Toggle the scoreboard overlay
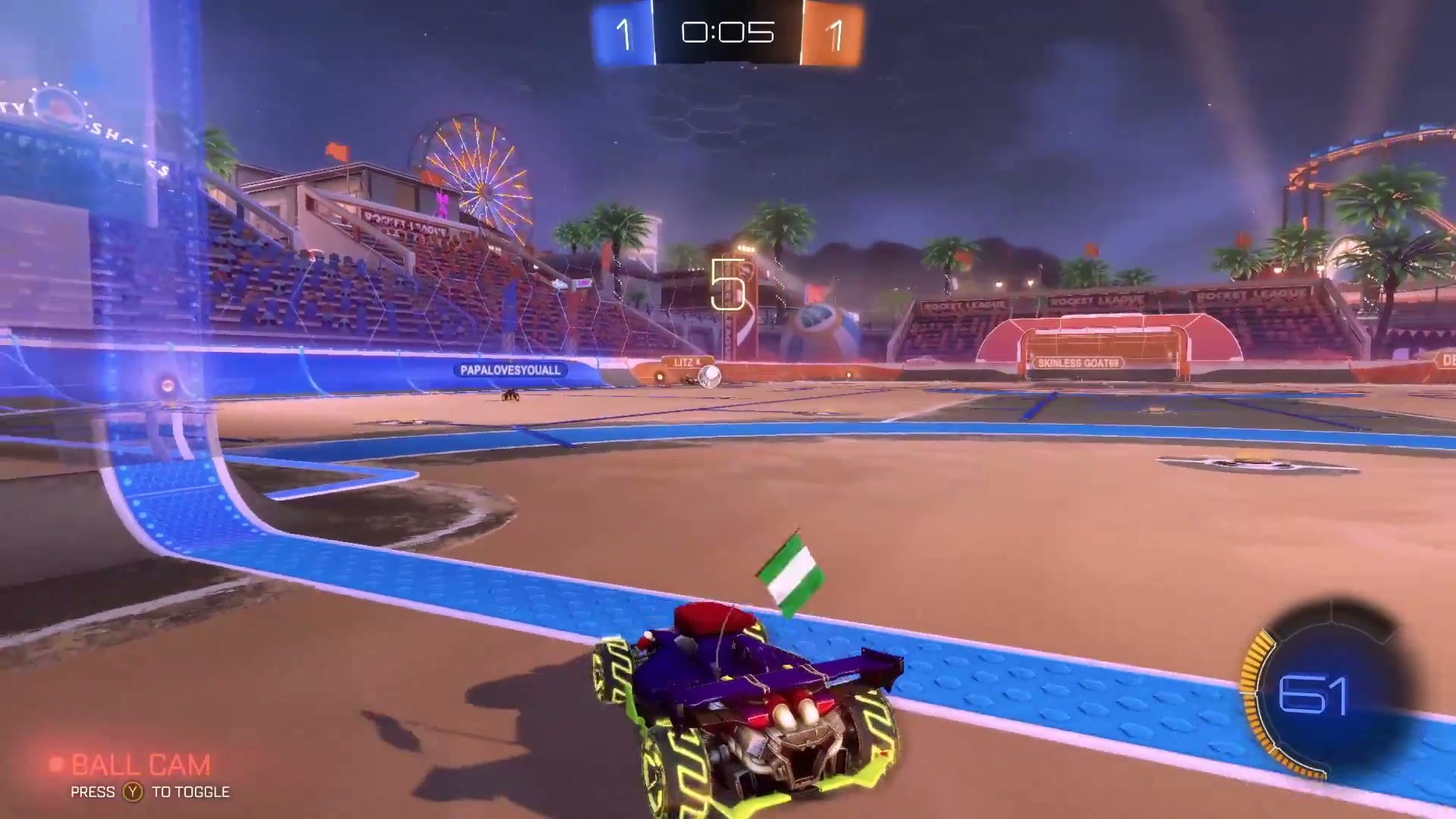Screen dimensions: 1456x819 pyautogui.click(x=728, y=33)
